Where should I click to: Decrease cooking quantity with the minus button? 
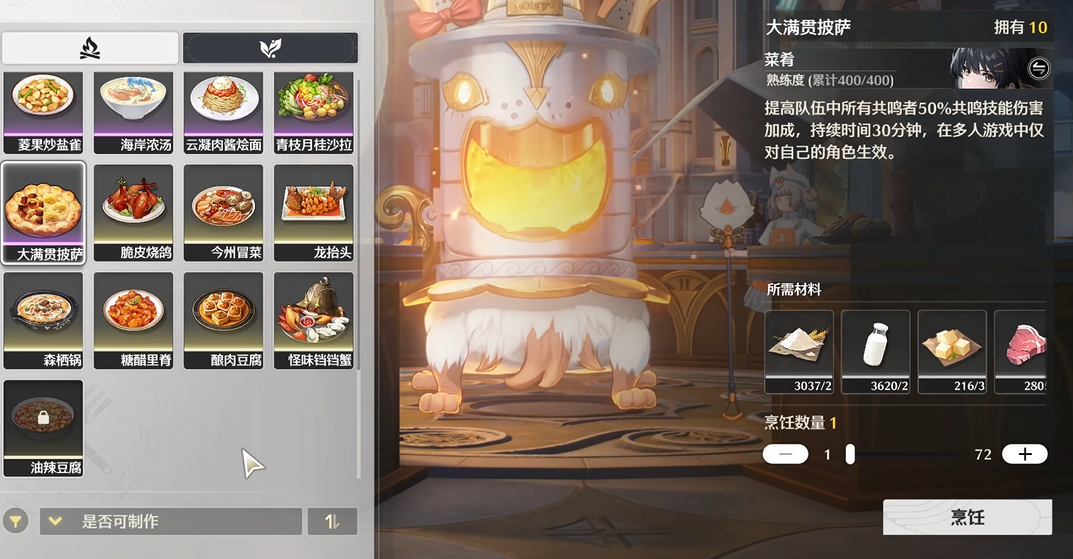[x=785, y=454]
